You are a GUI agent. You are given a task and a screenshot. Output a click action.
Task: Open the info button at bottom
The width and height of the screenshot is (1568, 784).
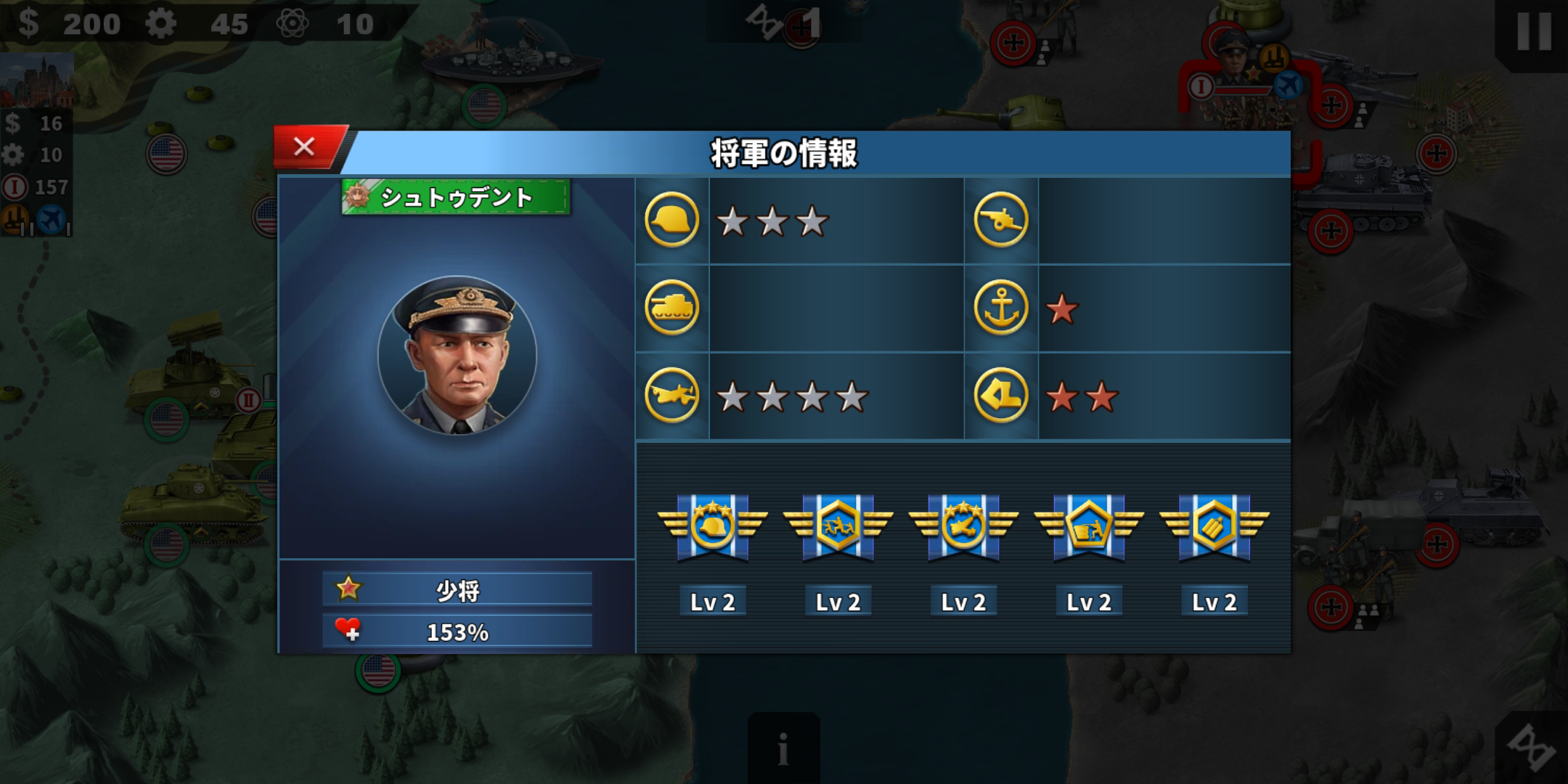783,748
